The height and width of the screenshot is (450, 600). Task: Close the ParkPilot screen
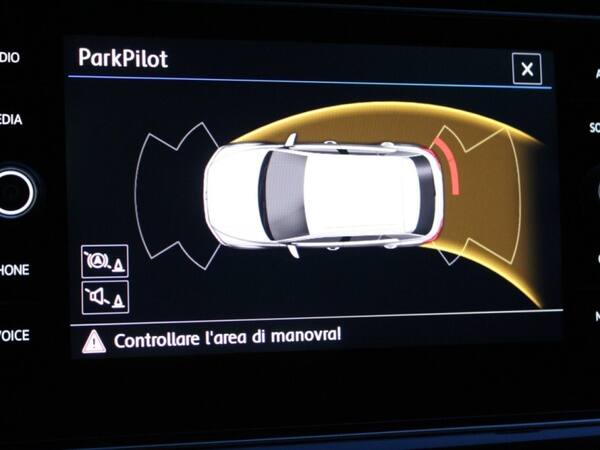click(x=526, y=69)
